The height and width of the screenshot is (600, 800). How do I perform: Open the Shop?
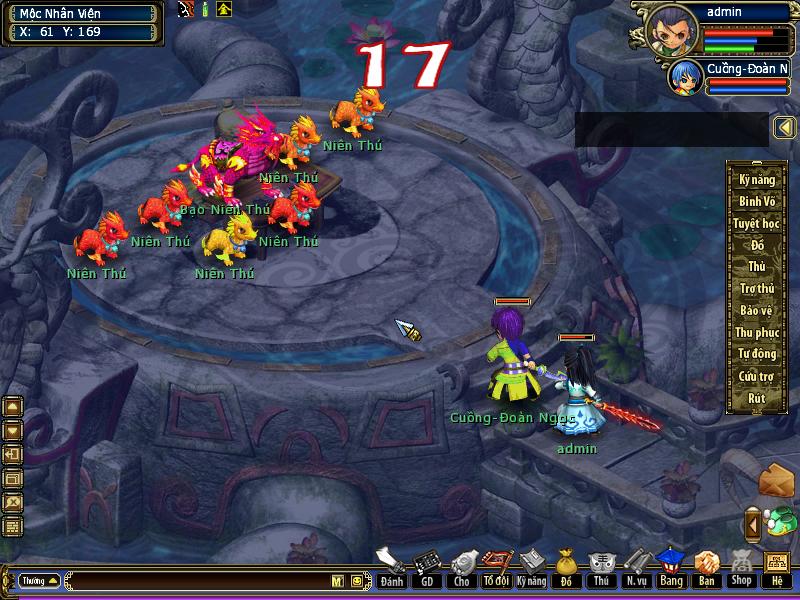tap(741, 568)
